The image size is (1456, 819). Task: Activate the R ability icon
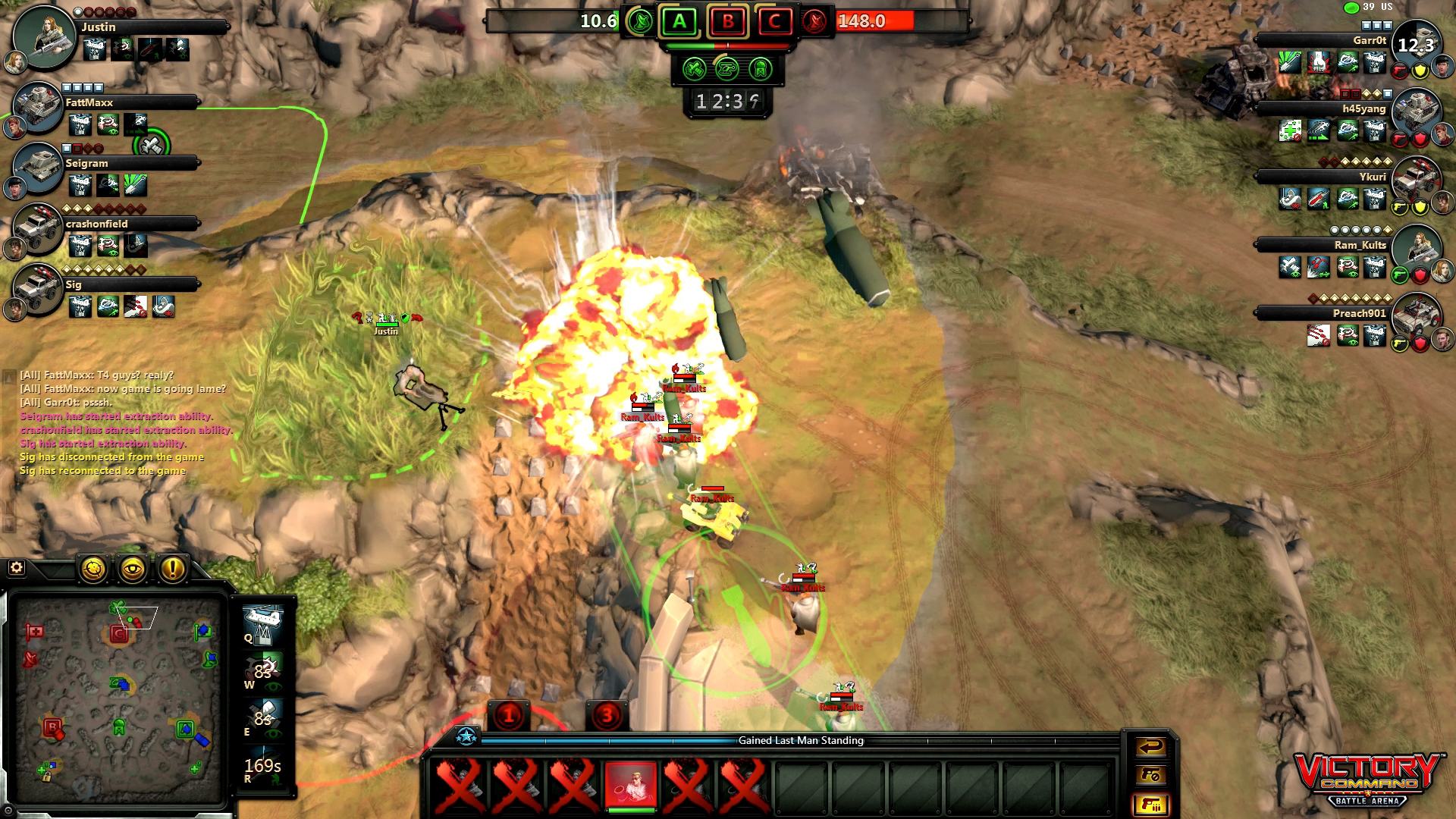[262, 766]
